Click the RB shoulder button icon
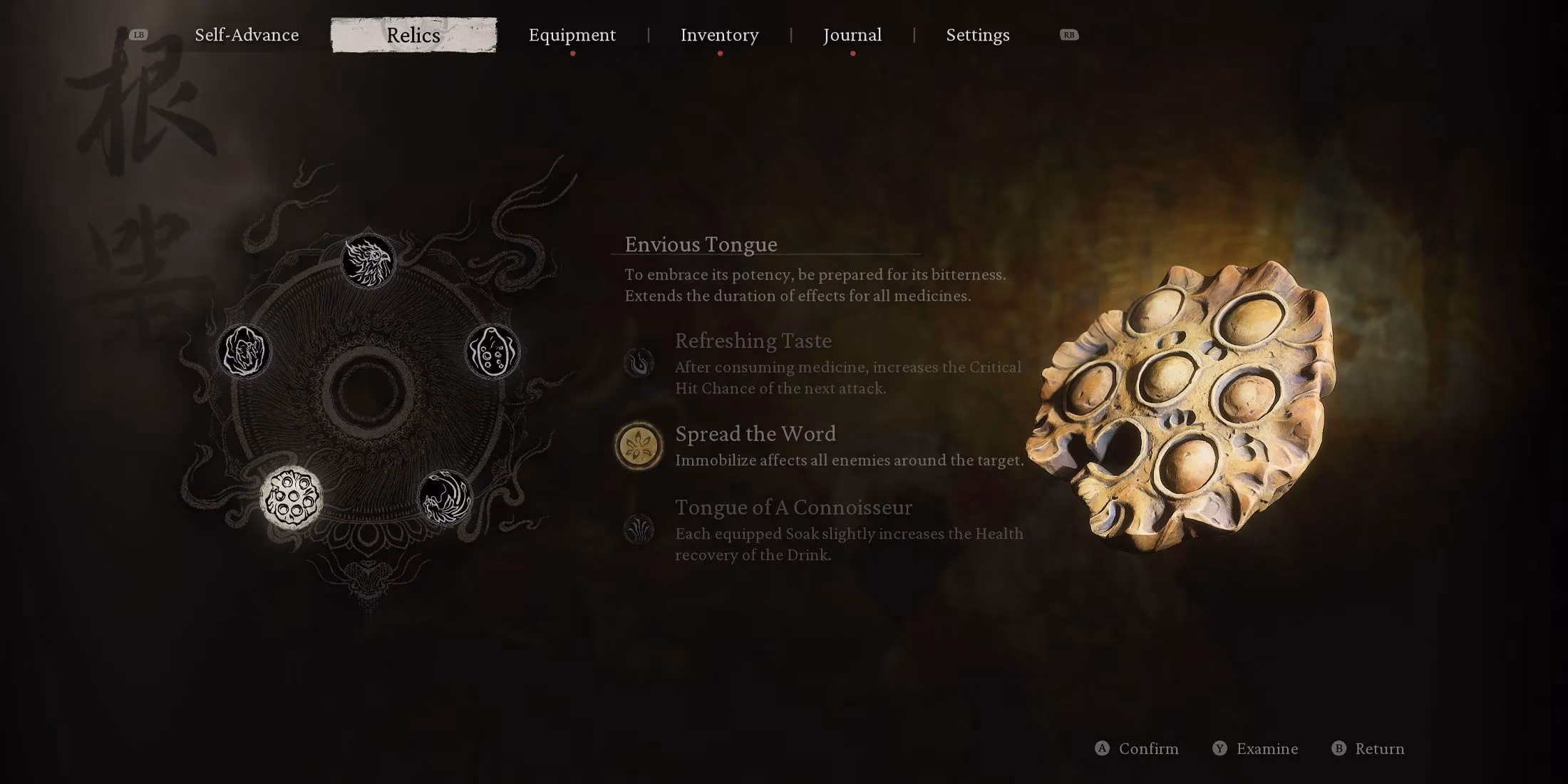The width and height of the screenshot is (1568, 784). coord(1068,34)
